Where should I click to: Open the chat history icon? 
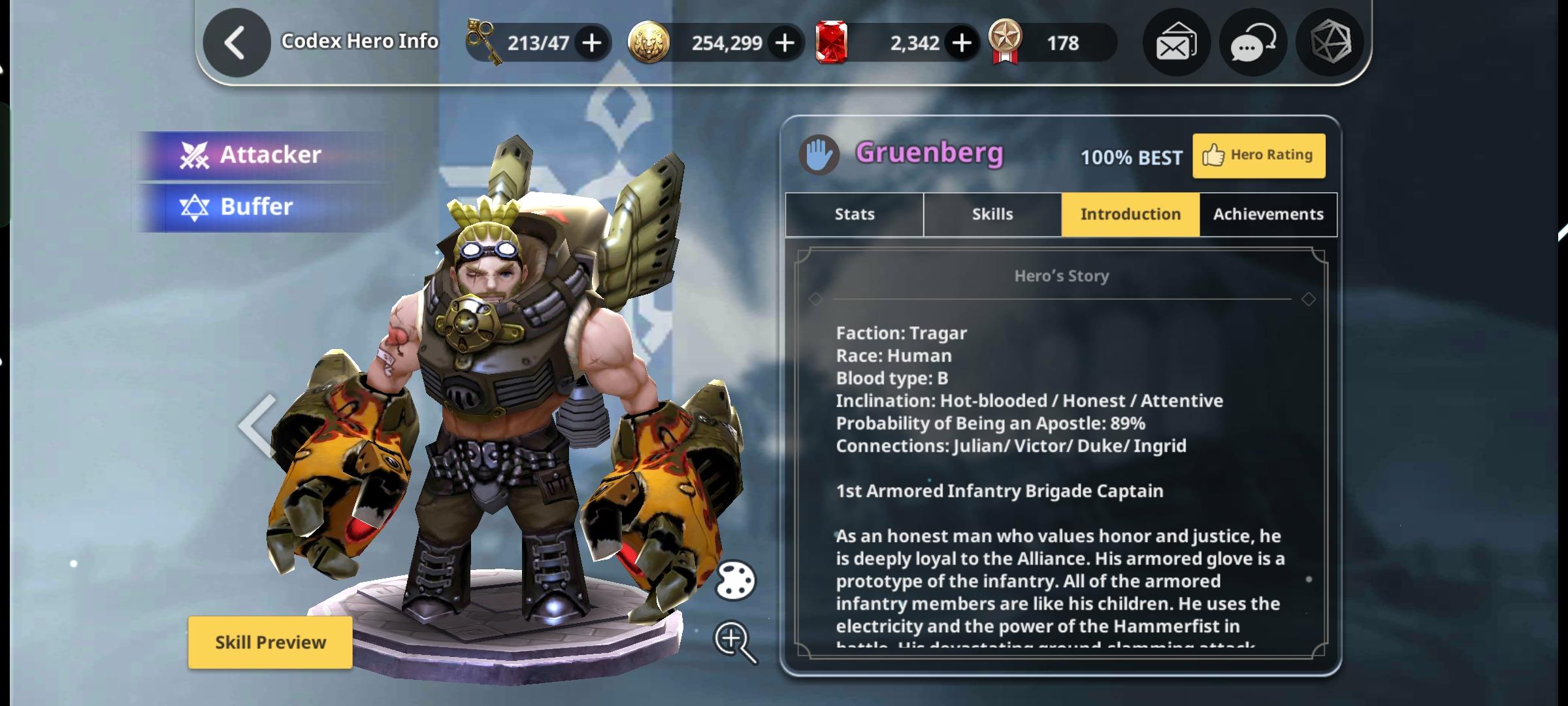click(x=1252, y=42)
